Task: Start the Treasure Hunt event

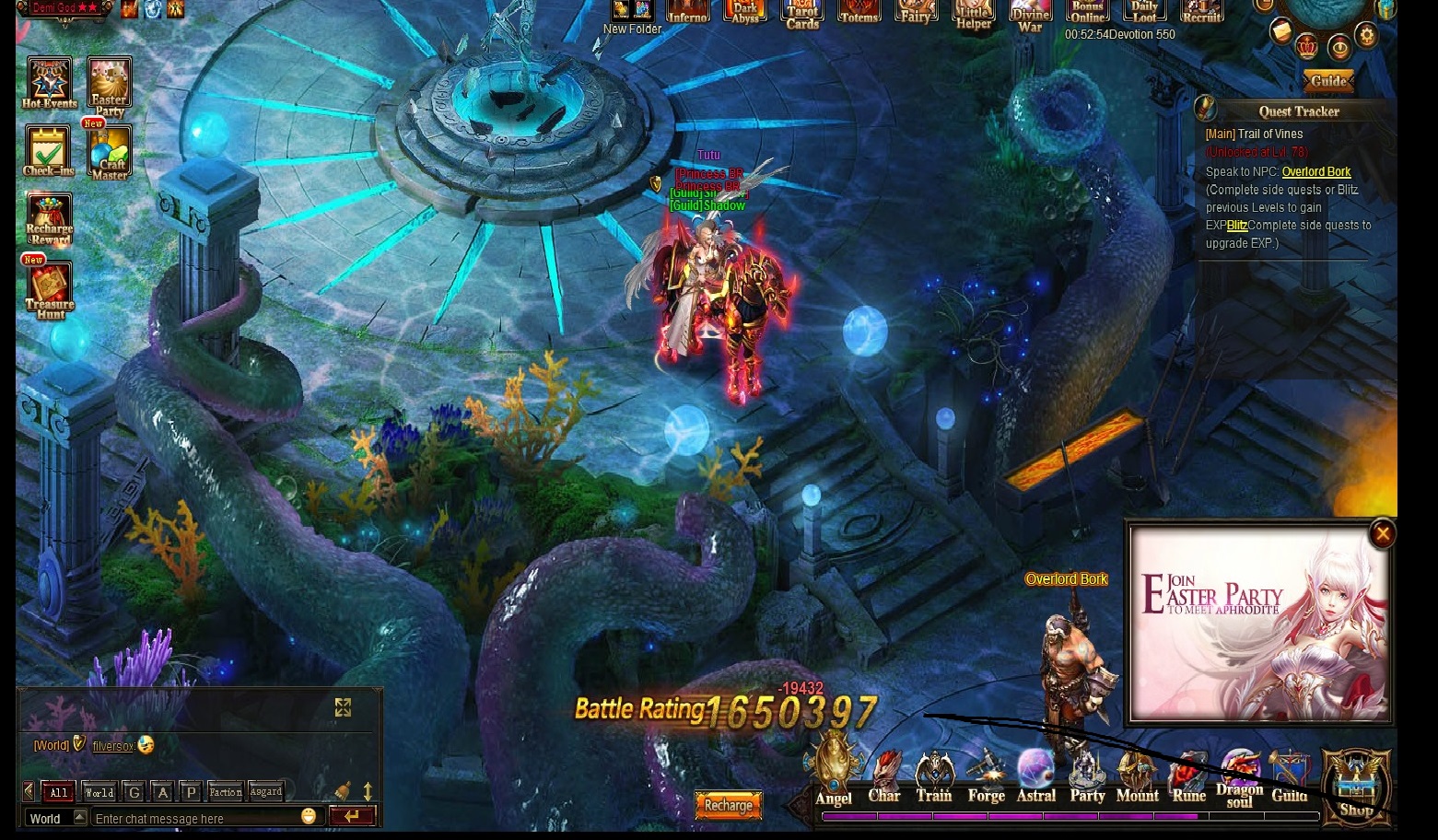Action: (x=50, y=290)
